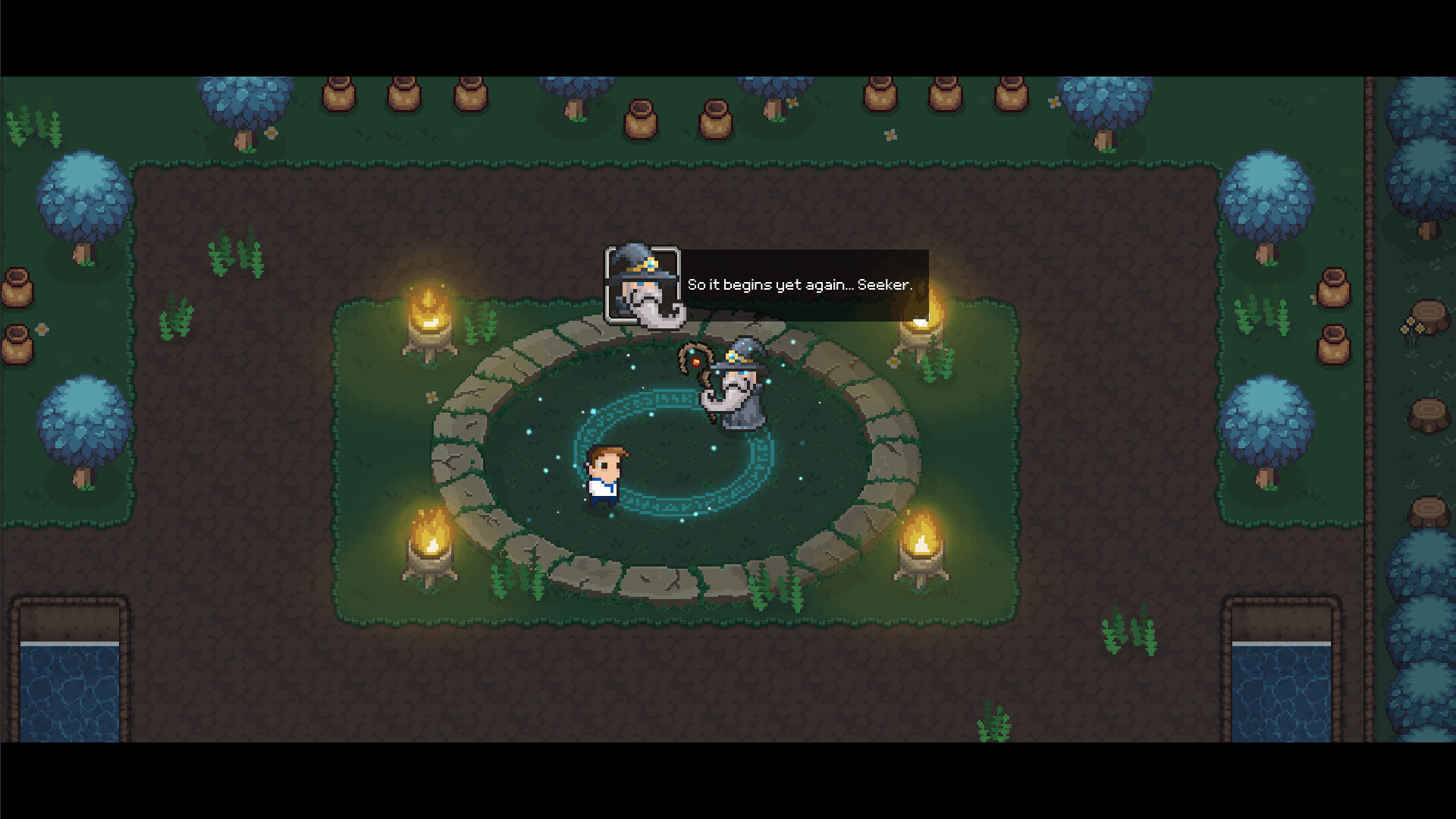
Task: Select the wizard speaker portrait in the dialogue
Action: pos(642,284)
